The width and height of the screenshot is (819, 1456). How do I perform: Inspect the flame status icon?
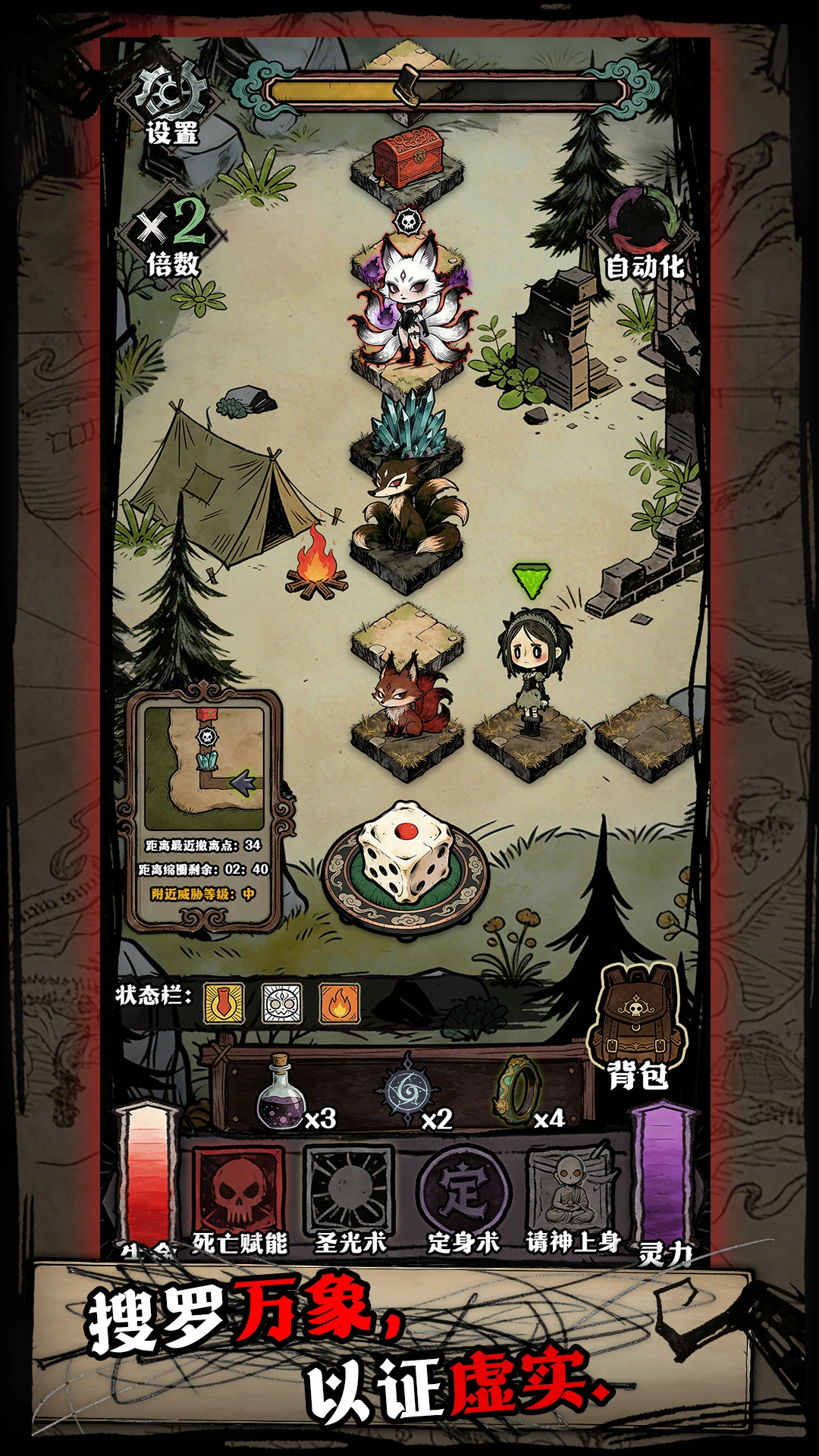pyautogui.click(x=339, y=1003)
